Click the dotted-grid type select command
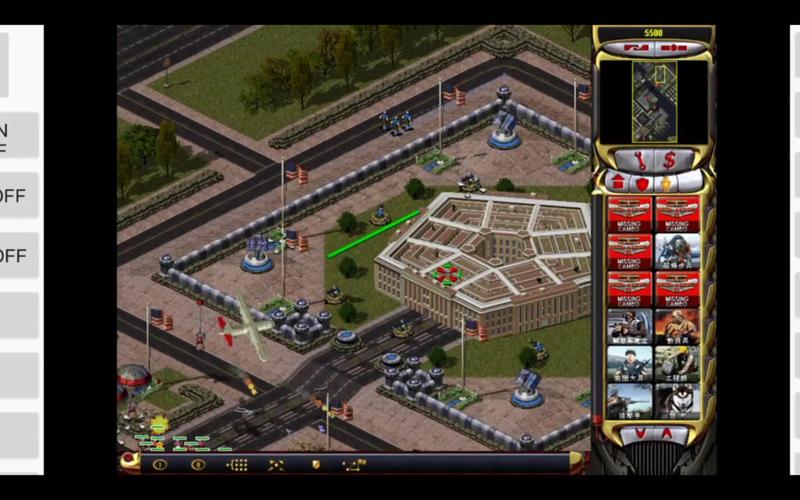This screenshot has height=500, width=800. pyautogui.click(x=237, y=464)
